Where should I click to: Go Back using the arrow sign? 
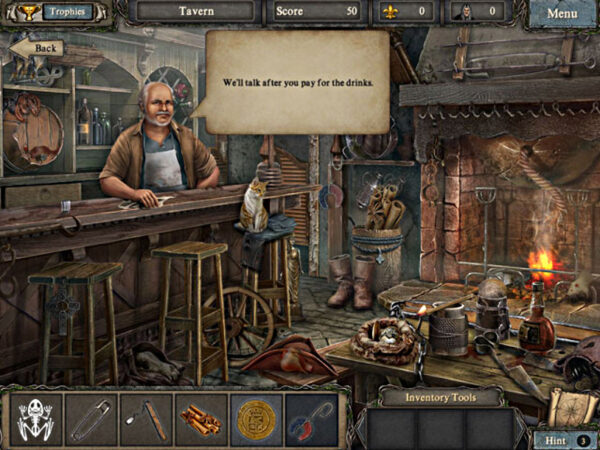38,48
